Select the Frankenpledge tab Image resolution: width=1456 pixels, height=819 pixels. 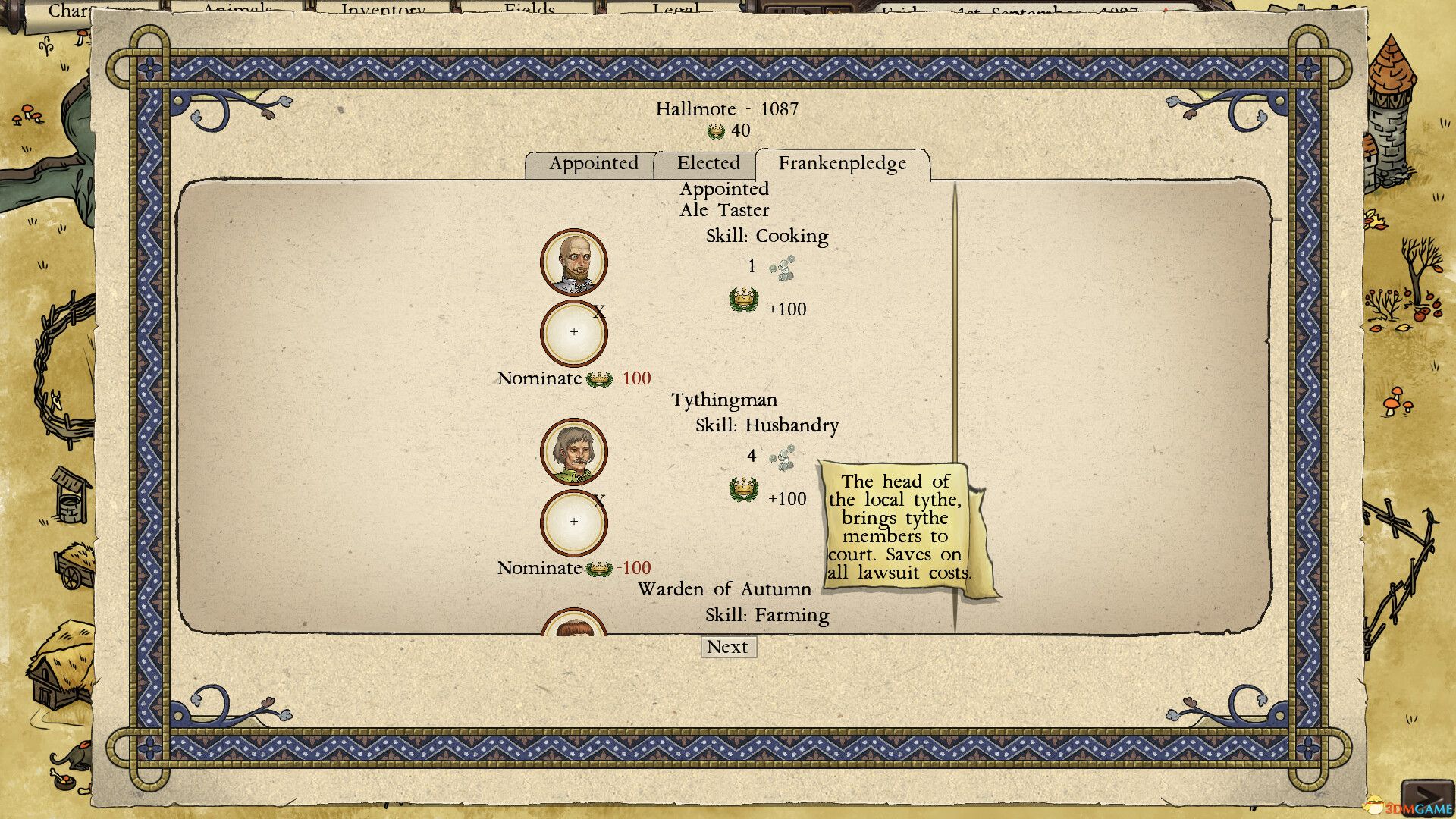[x=842, y=164]
